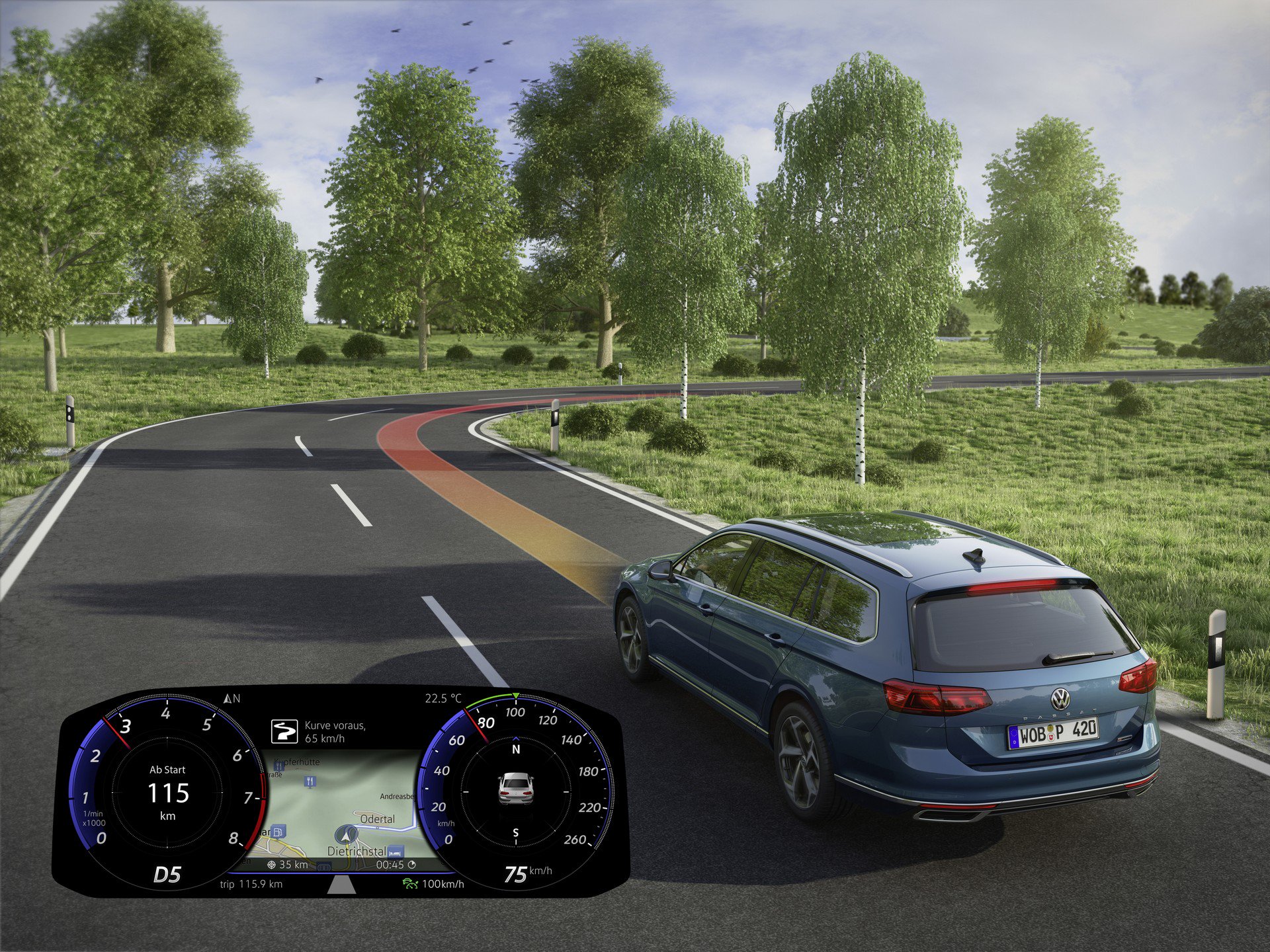This screenshot has height=952, width=1270.
Task: Select the fuel station marker on the map
Action: (x=279, y=831)
